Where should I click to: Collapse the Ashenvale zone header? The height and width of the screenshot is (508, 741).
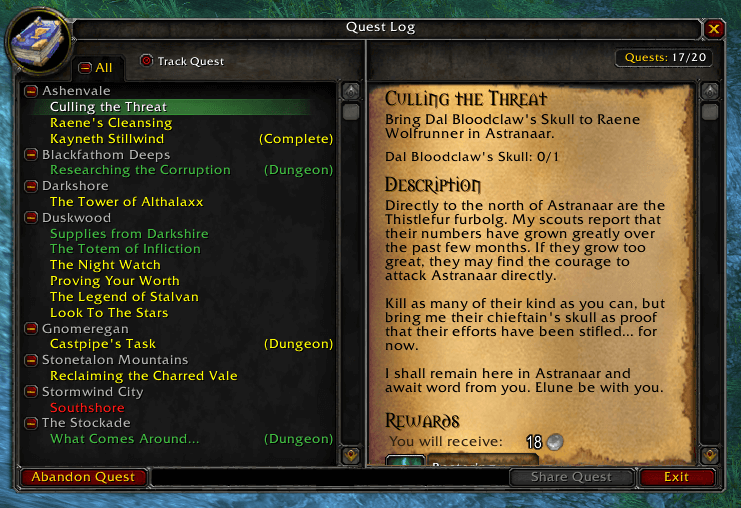pos(32,91)
